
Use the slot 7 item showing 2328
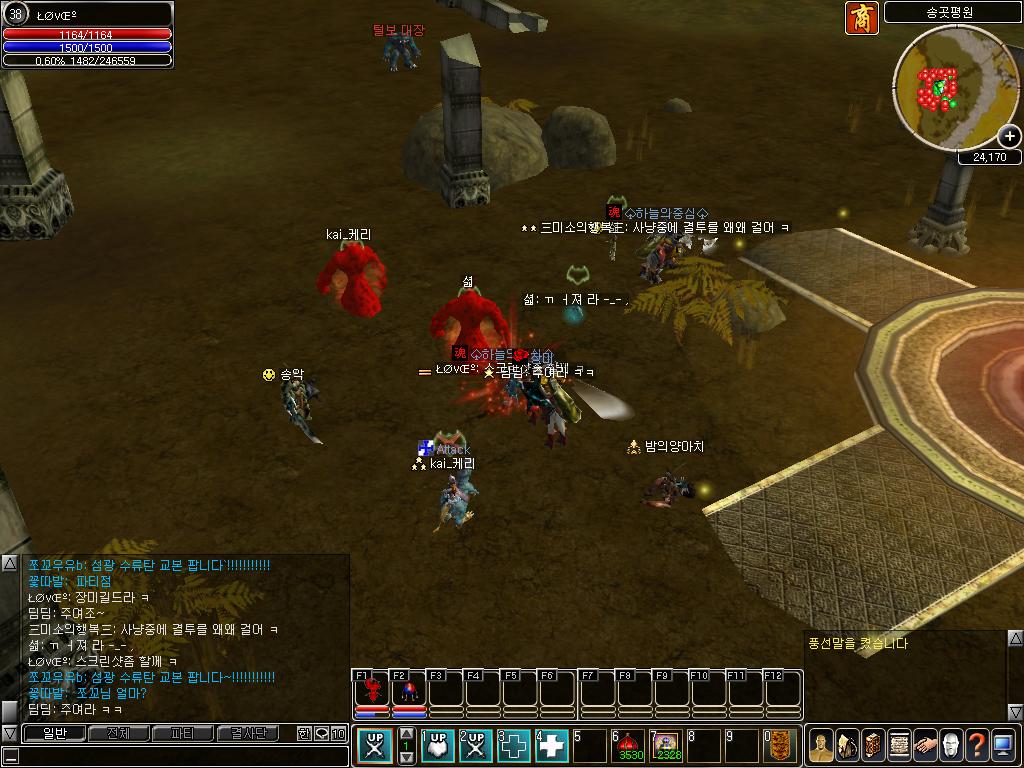click(x=667, y=745)
